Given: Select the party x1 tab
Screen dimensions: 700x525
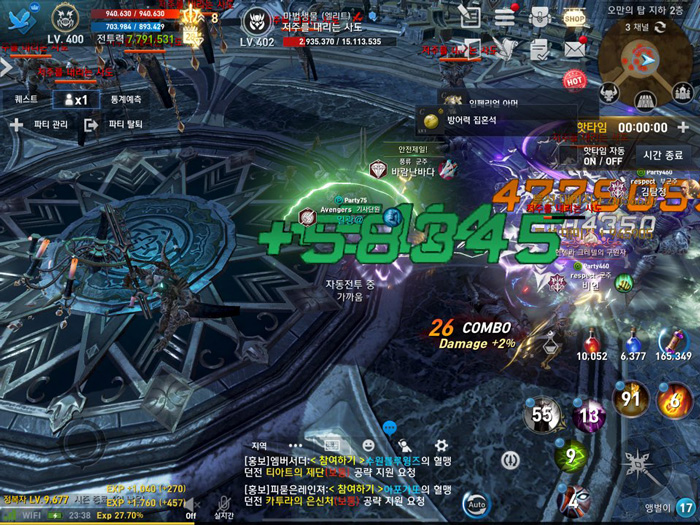Looking at the screenshot, I should (x=75, y=99).
